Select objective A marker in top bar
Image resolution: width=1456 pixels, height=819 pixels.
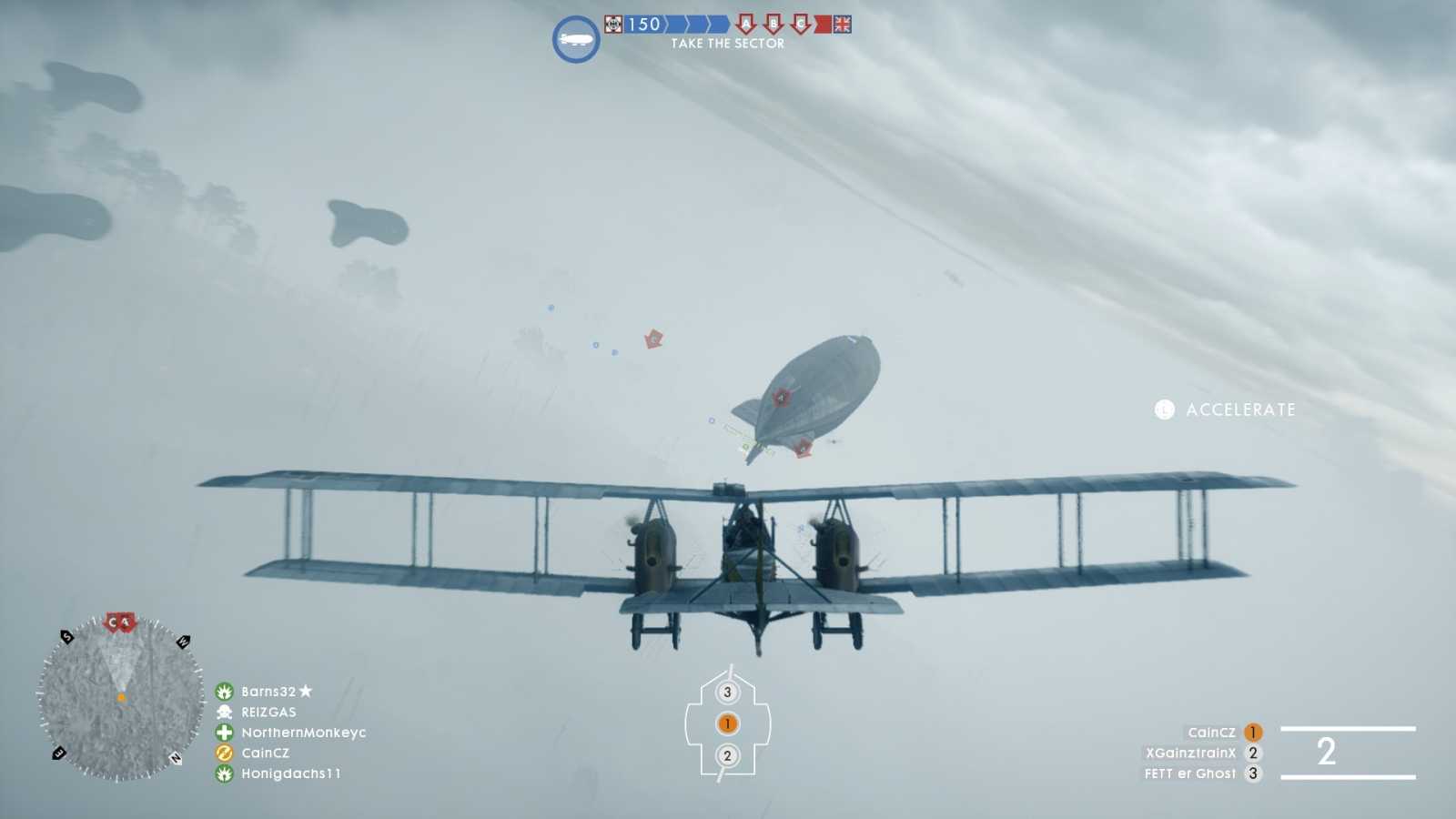748,25
